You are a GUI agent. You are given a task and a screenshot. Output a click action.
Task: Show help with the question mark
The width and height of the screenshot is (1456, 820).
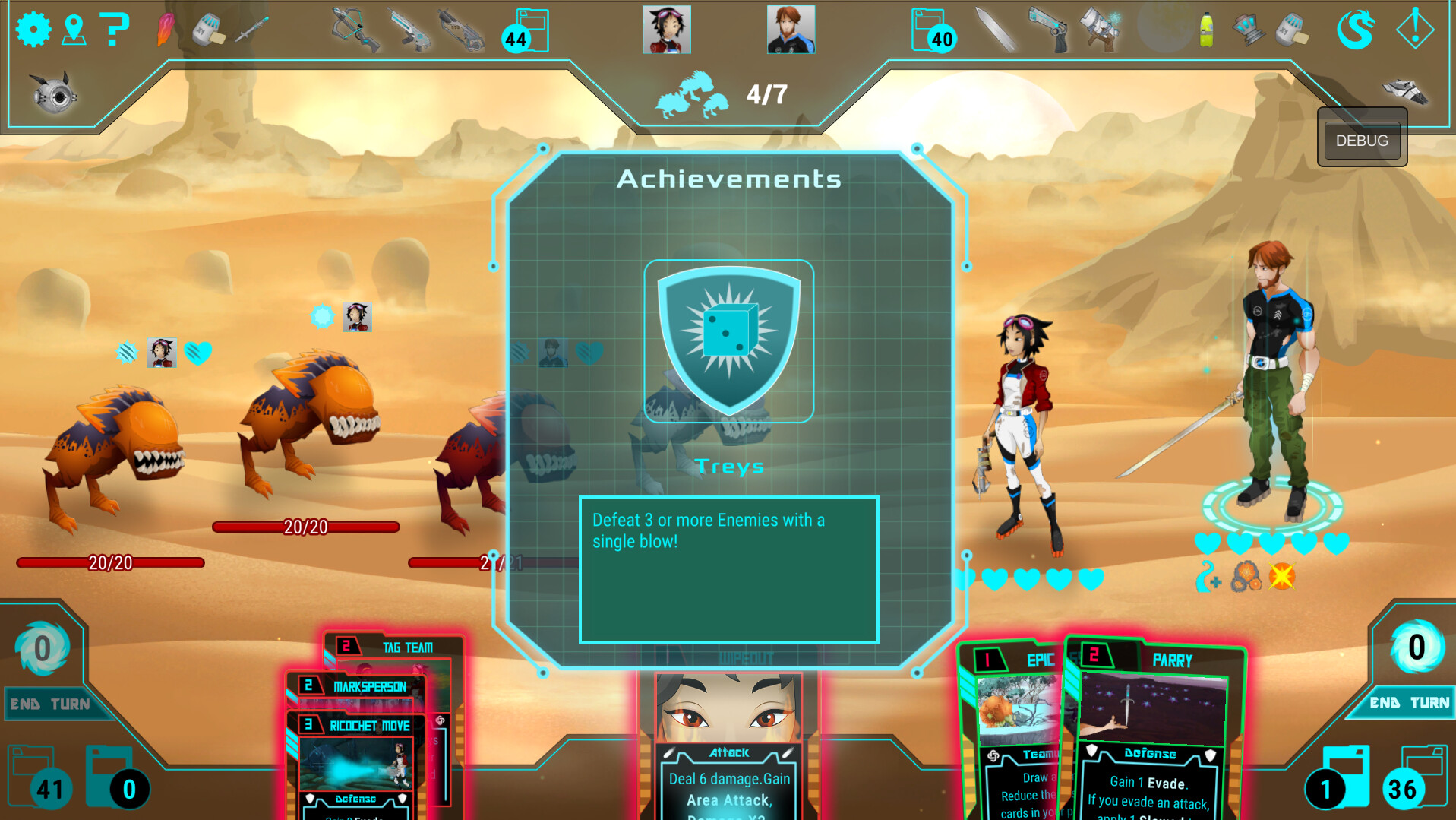pyautogui.click(x=114, y=30)
